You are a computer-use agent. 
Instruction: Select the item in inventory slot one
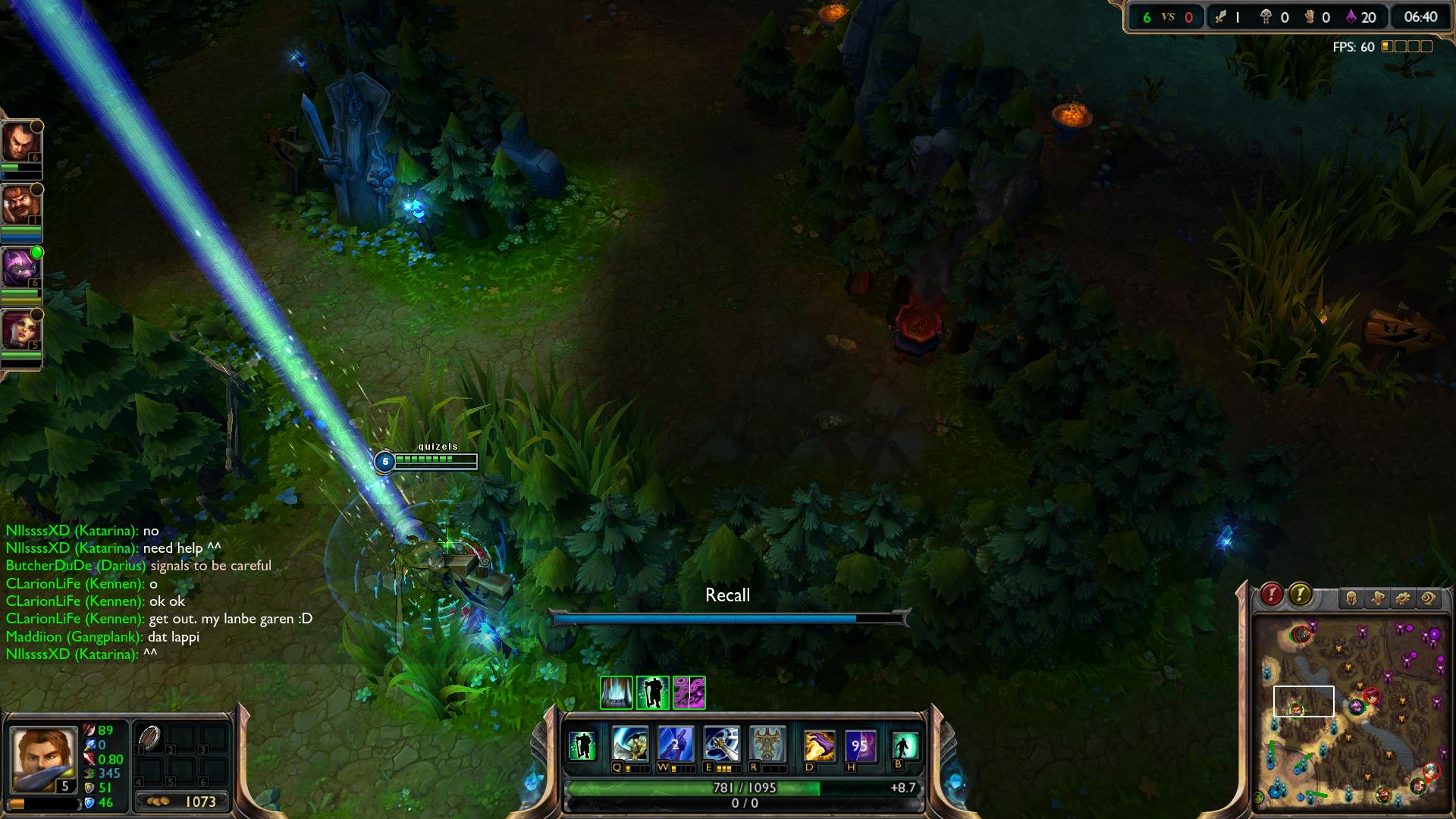[x=150, y=738]
